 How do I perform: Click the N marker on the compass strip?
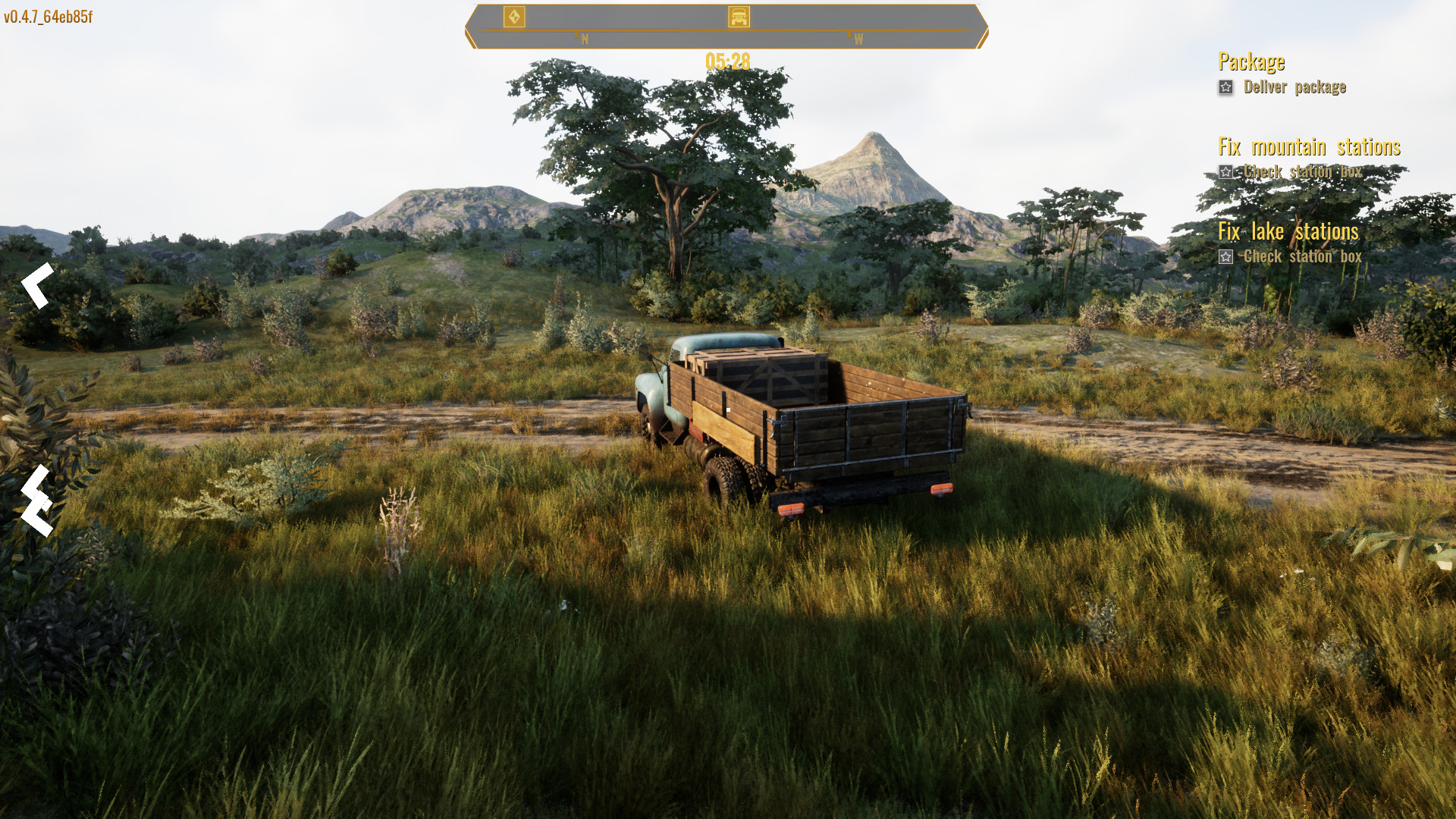pos(584,36)
